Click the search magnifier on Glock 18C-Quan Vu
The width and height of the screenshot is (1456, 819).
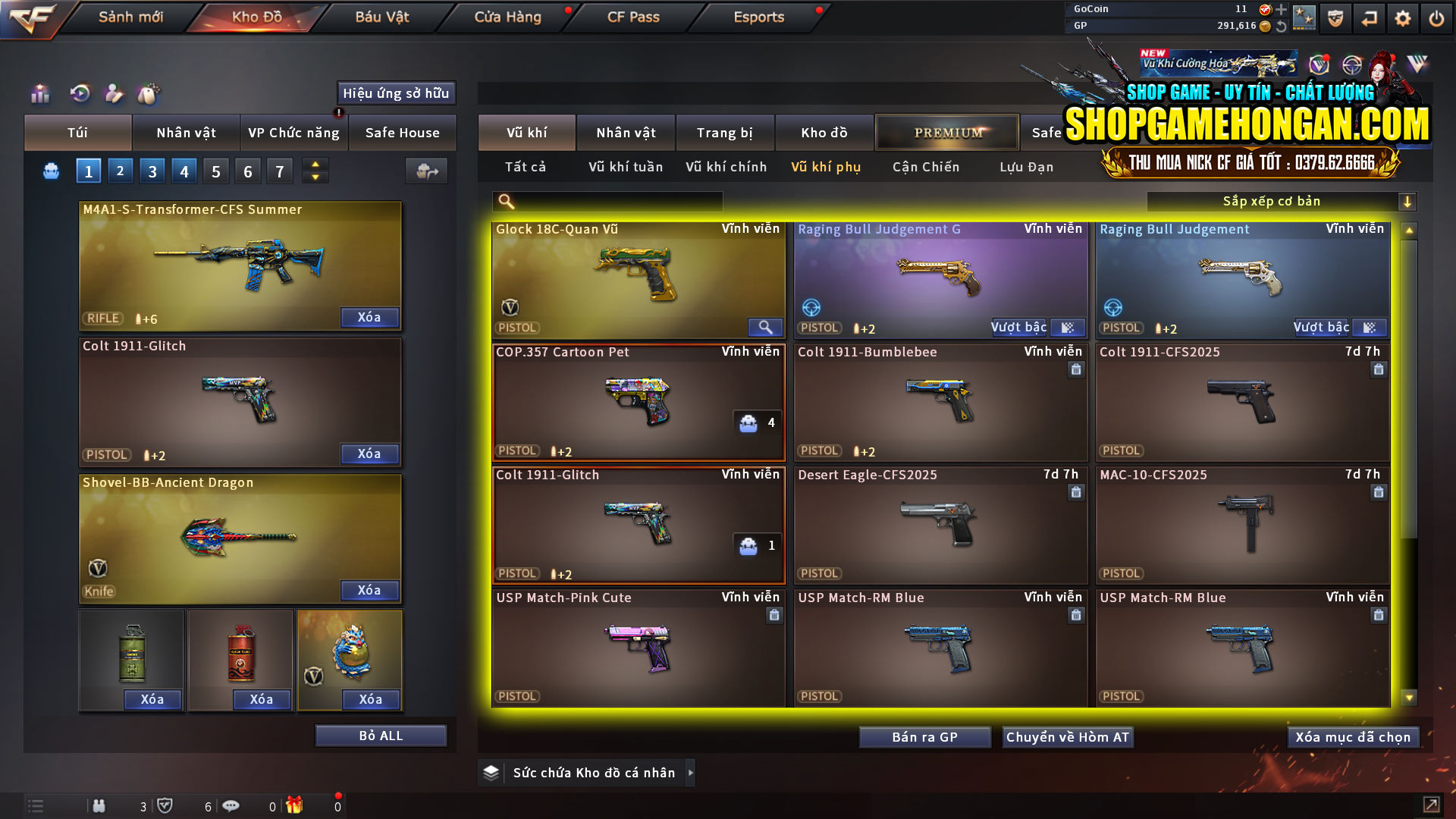pos(765,328)
